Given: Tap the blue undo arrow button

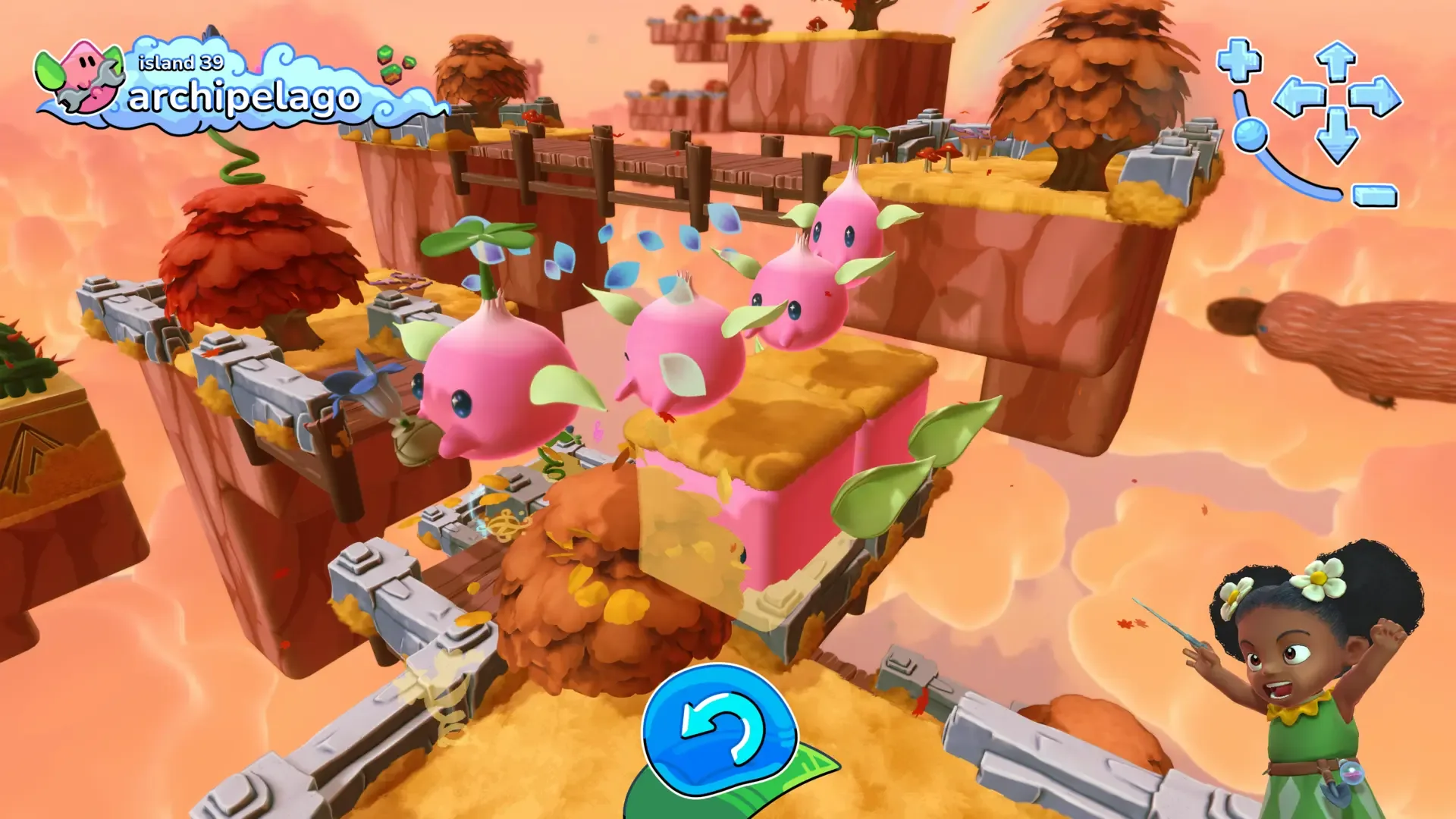Looking at the screenshot, I should point(720,728).
